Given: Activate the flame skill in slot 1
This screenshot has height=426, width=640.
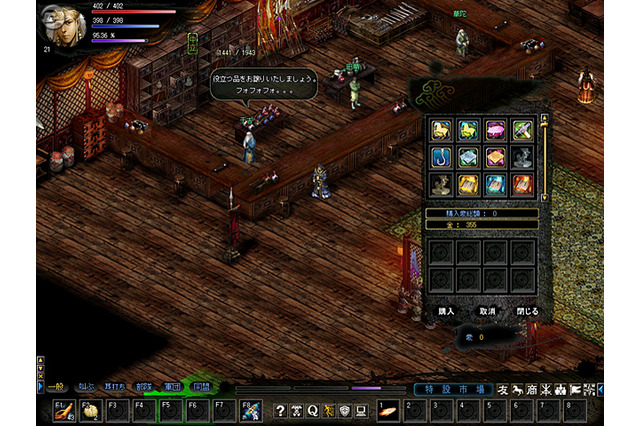Looking at the screenshot, I should pos(387,410).
